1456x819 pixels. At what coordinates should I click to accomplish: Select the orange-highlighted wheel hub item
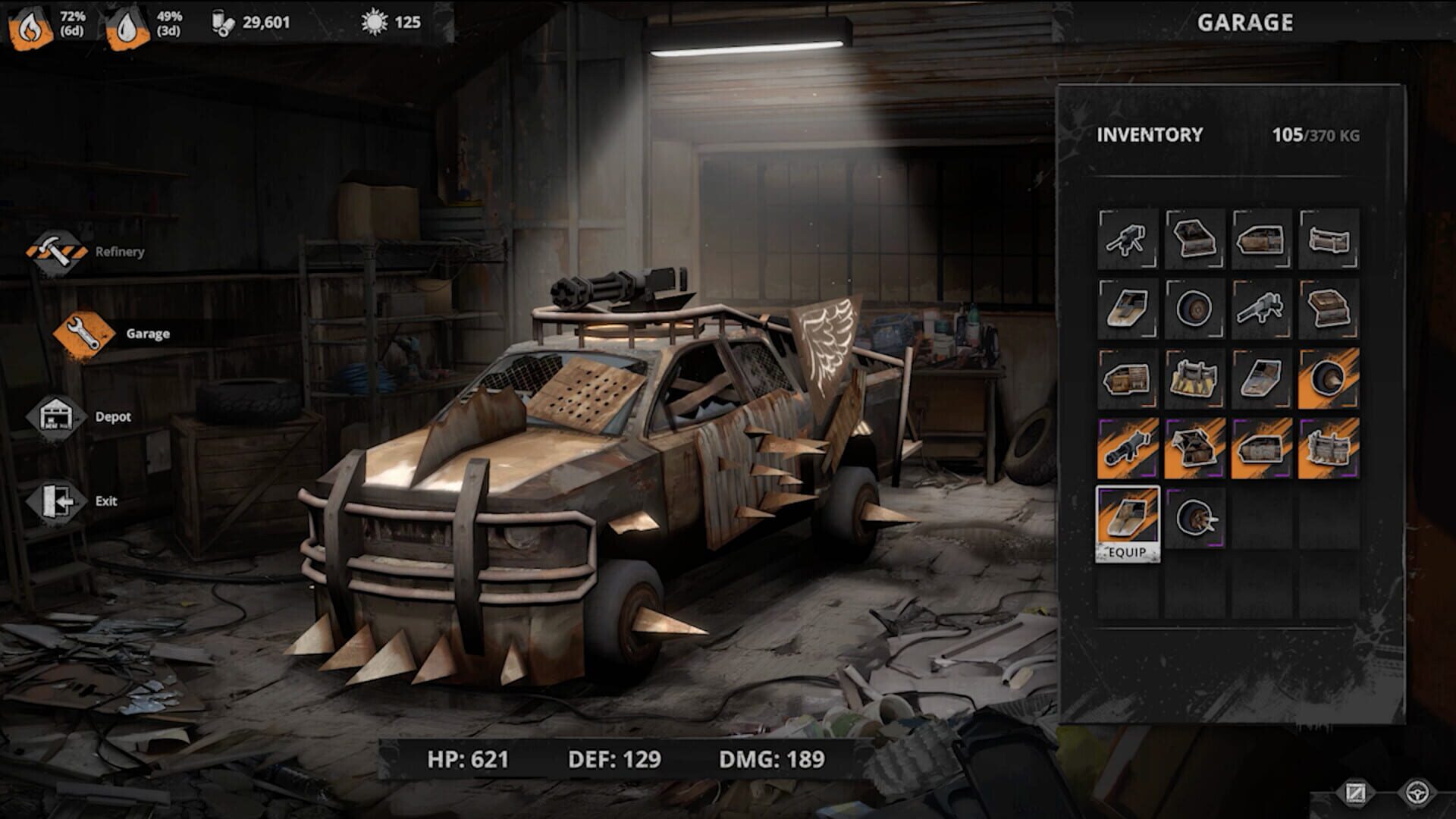[x=1328, y=379]
